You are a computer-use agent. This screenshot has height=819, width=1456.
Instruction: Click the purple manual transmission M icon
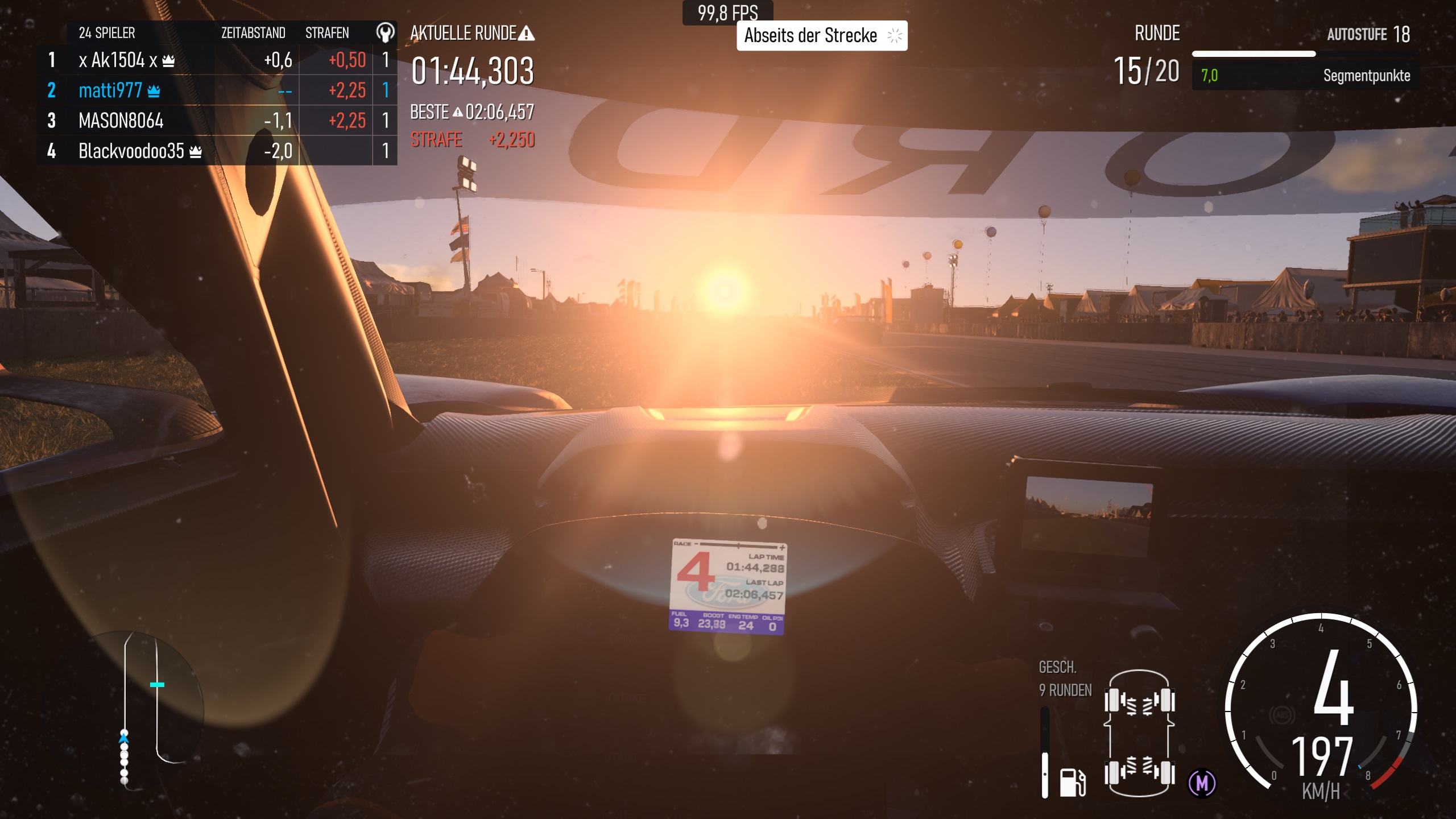(1202, 783)
